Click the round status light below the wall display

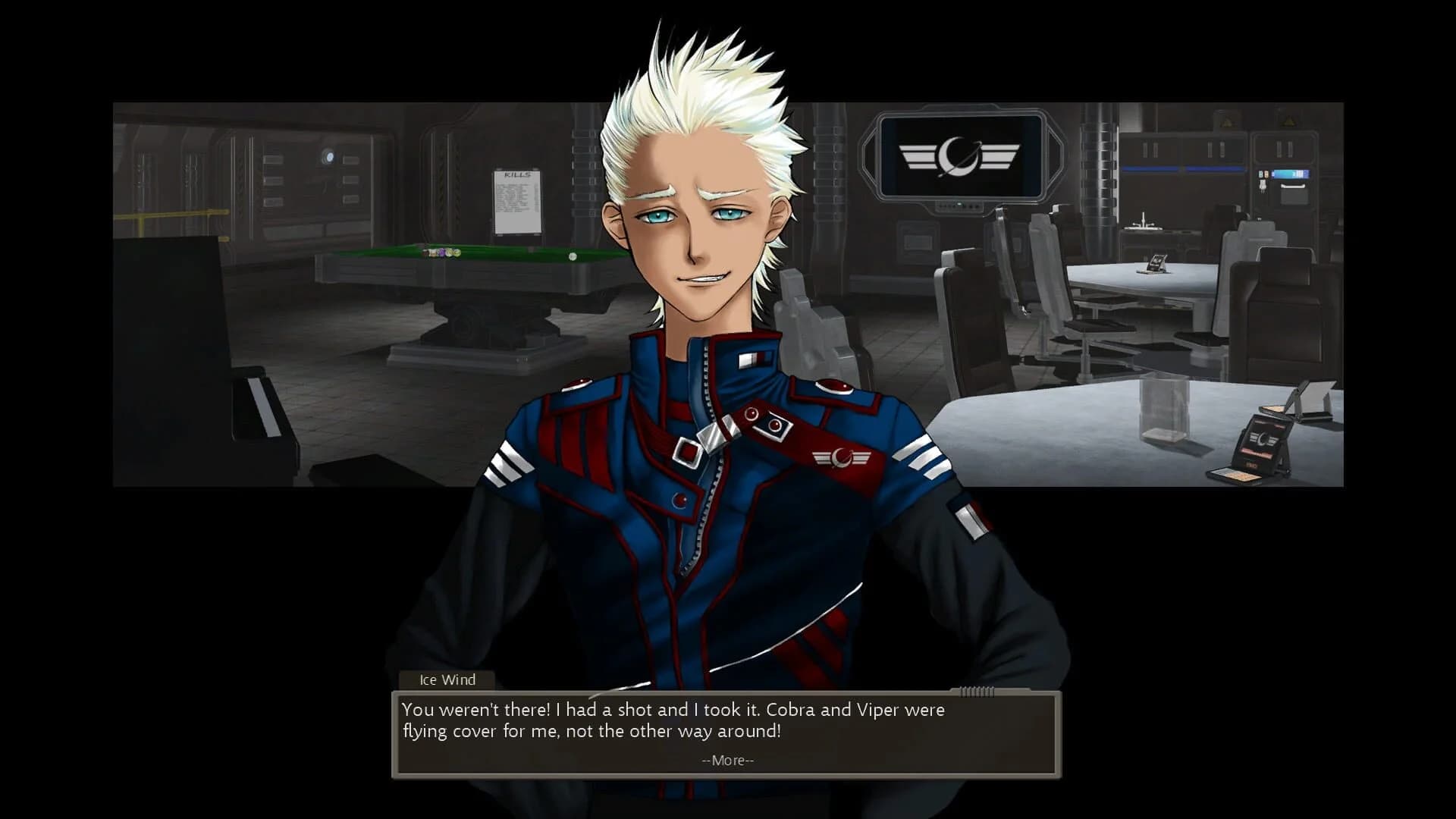(959, 204)
